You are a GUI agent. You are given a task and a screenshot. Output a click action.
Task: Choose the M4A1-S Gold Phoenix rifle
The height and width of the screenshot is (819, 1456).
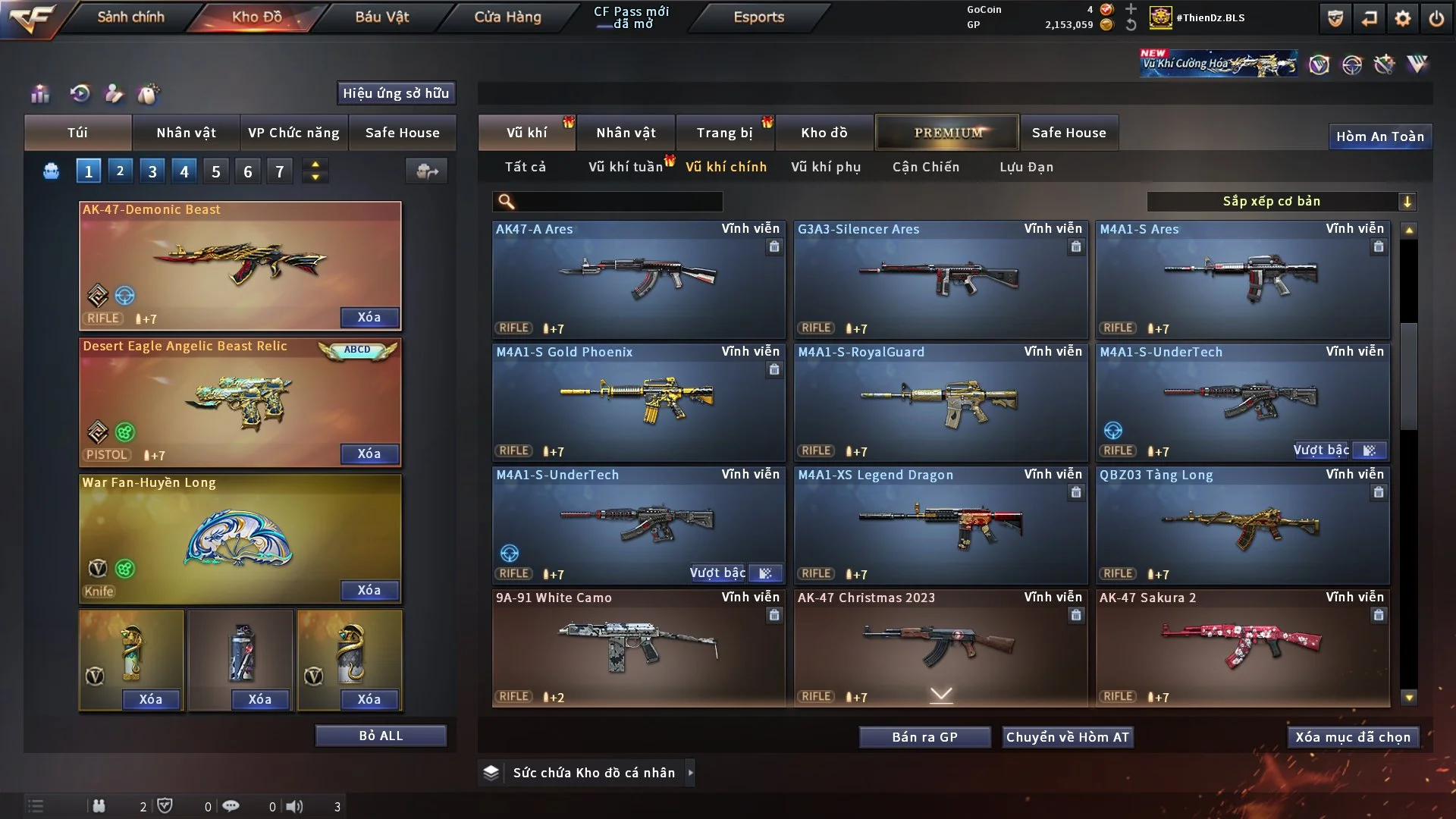pos(639,402)
